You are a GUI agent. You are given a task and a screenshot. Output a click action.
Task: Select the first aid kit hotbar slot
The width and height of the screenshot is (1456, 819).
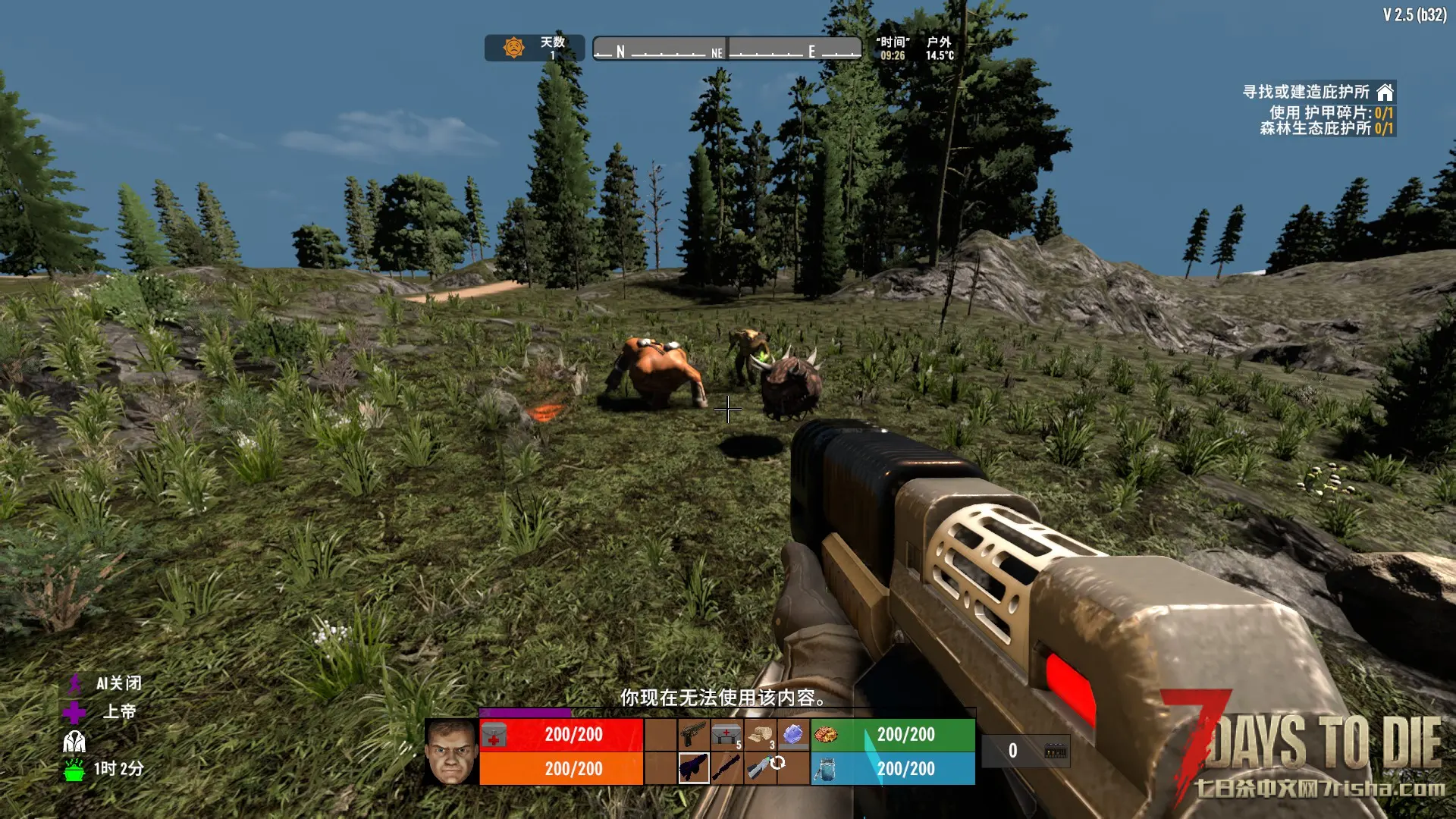pos(726,734)
